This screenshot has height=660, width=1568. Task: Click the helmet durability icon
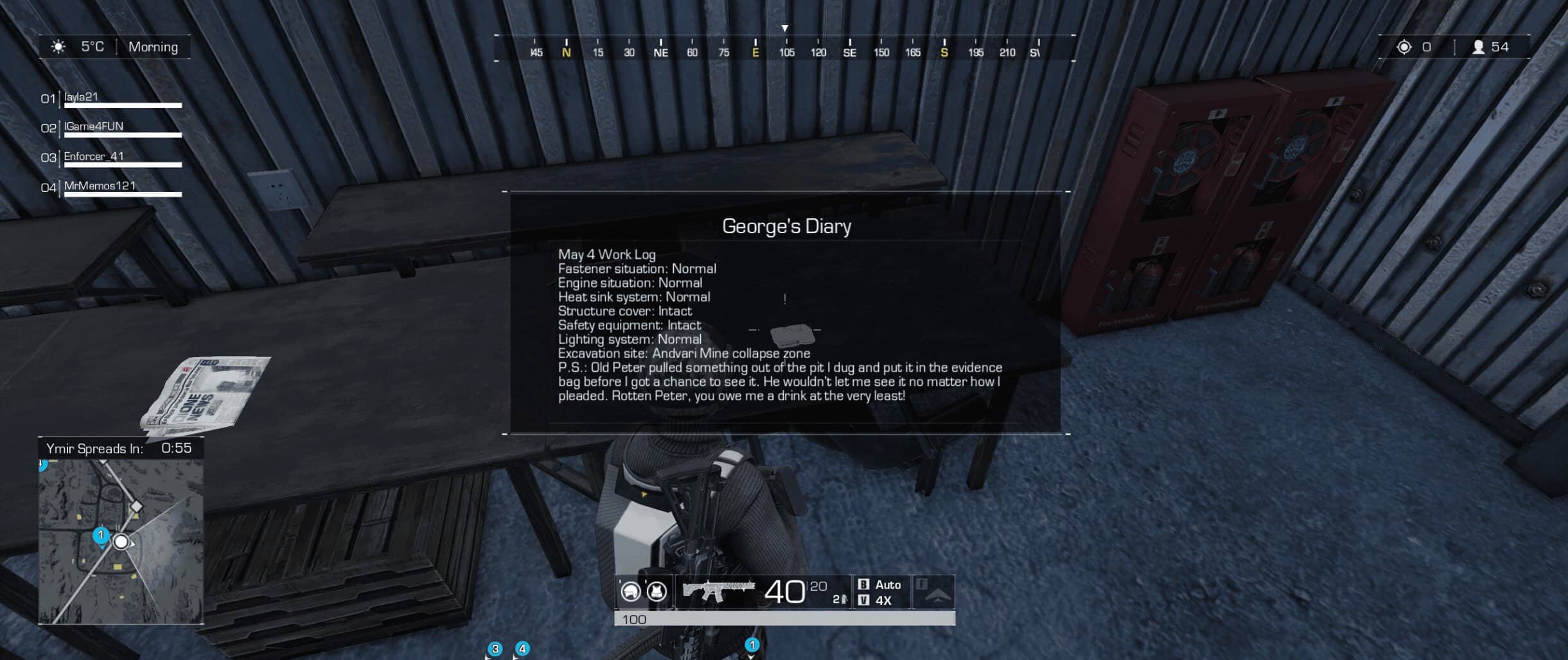click(631, 591)
